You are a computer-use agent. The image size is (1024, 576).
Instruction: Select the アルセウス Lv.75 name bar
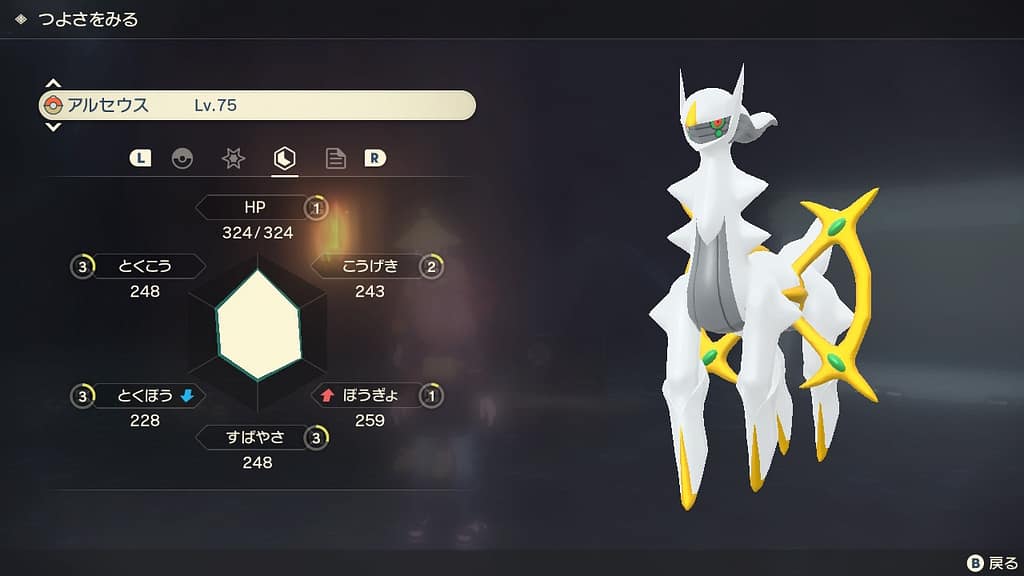click(x=257, y=105)
